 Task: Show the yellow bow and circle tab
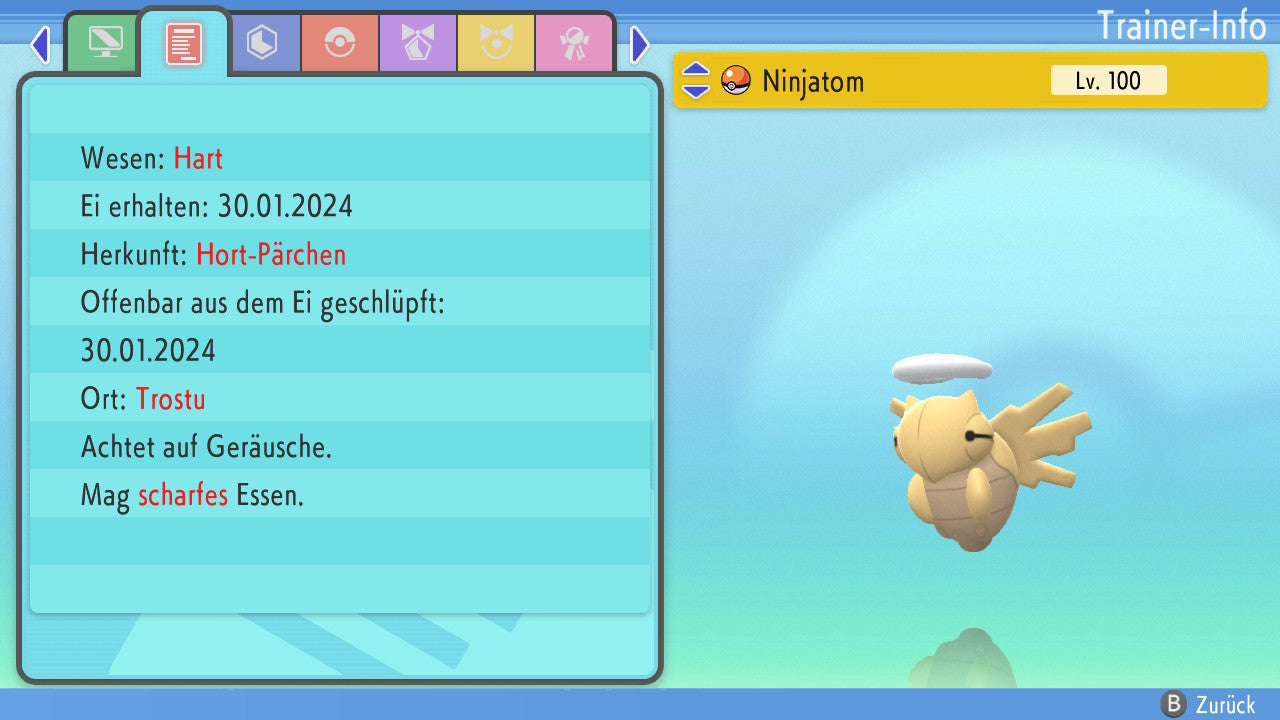(x=496, y=43)
